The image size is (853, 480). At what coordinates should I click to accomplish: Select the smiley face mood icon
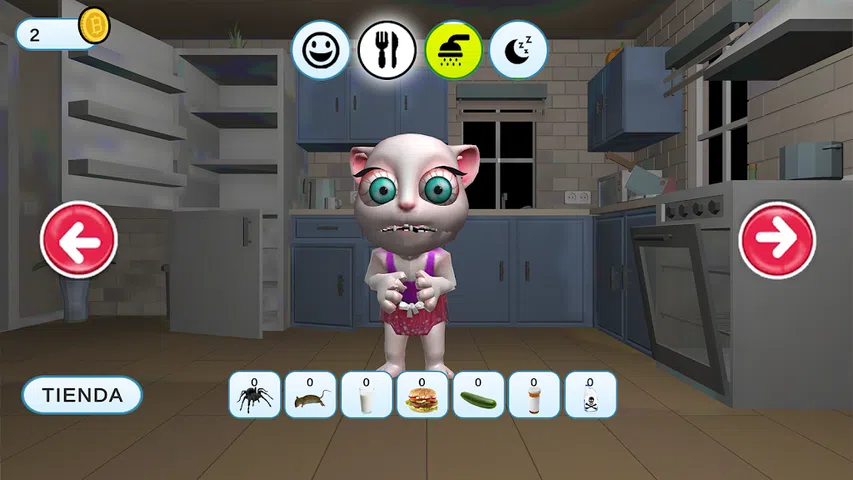pyautogui.click(x=321, y=50)
